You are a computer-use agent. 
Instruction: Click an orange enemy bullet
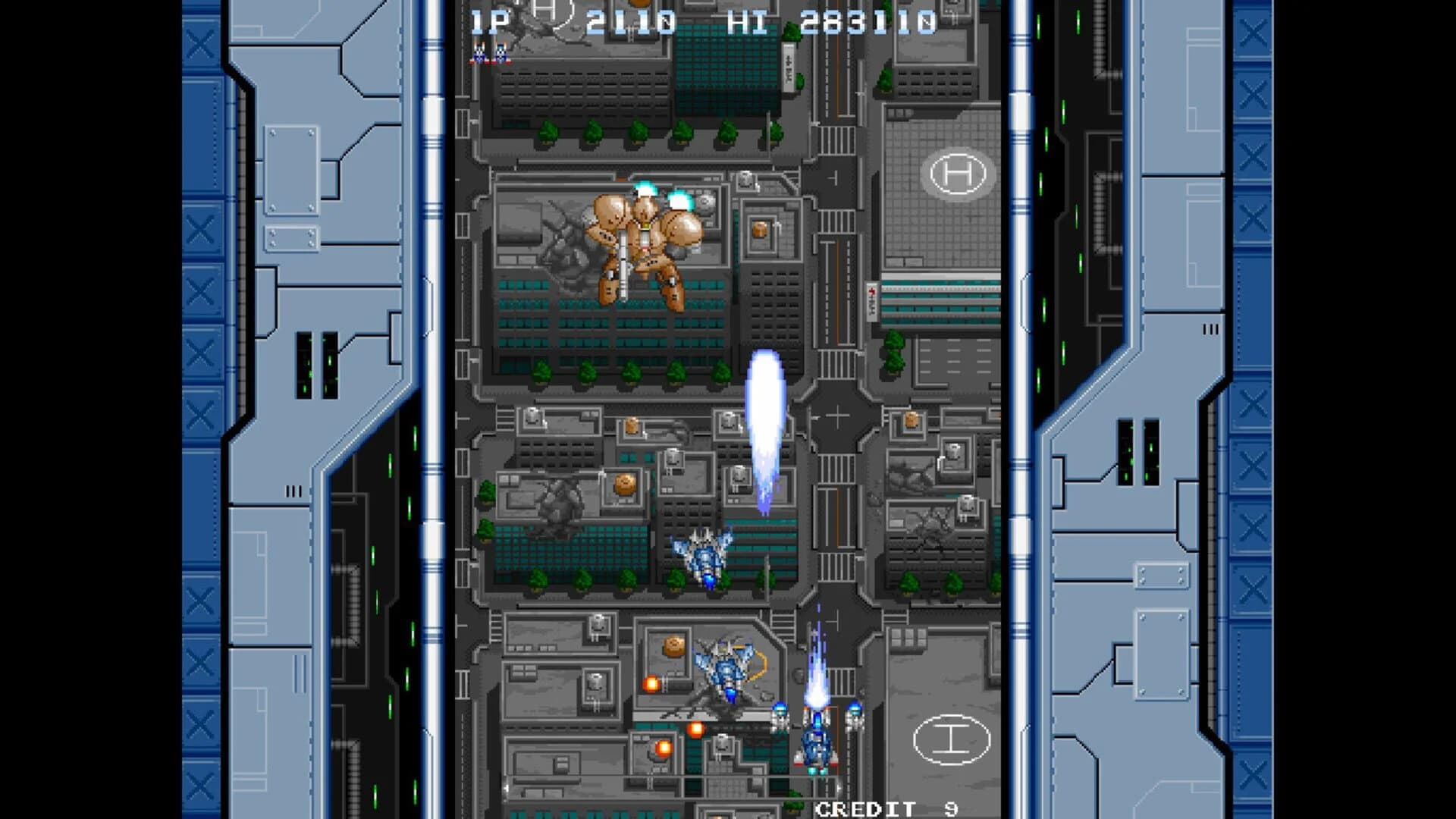coord(652,682)
